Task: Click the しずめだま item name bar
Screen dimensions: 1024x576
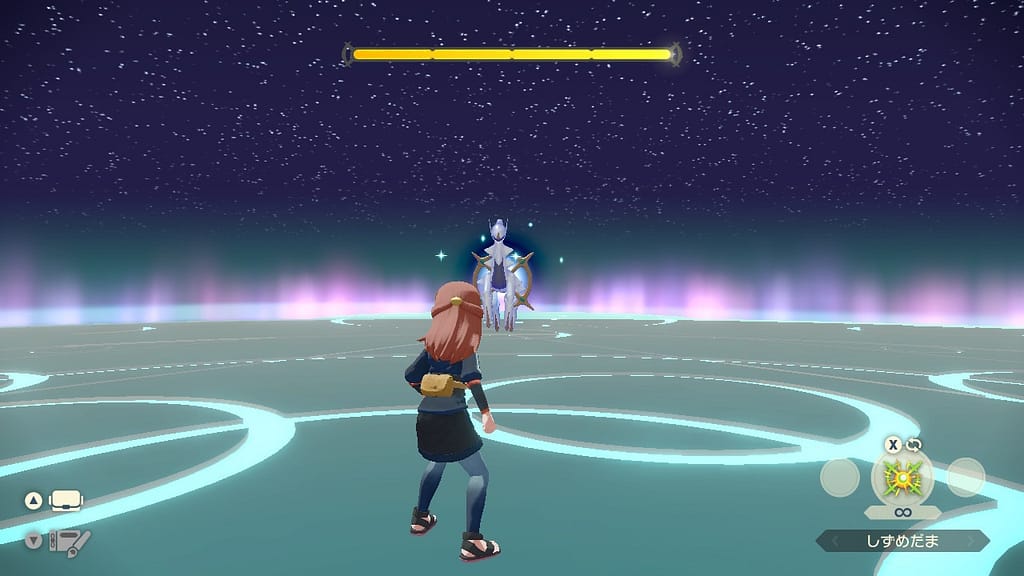Action: click(x=902, y=541)
